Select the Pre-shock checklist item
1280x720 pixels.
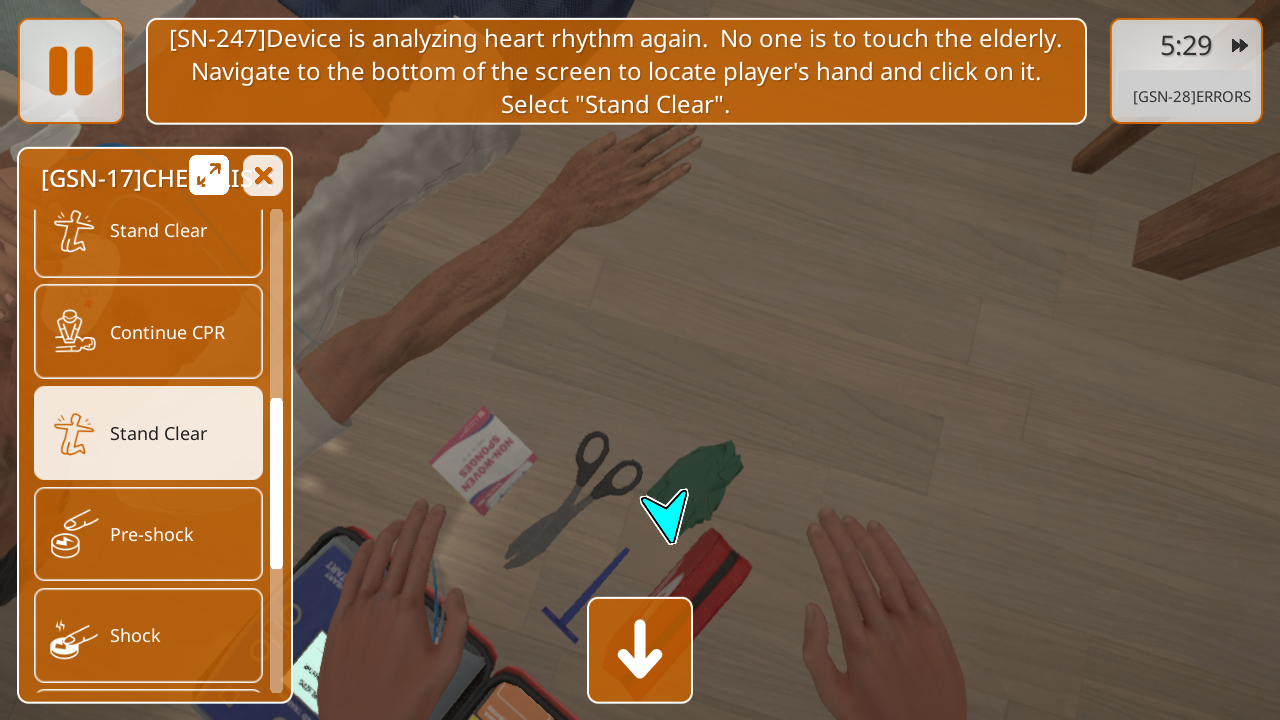149,534
